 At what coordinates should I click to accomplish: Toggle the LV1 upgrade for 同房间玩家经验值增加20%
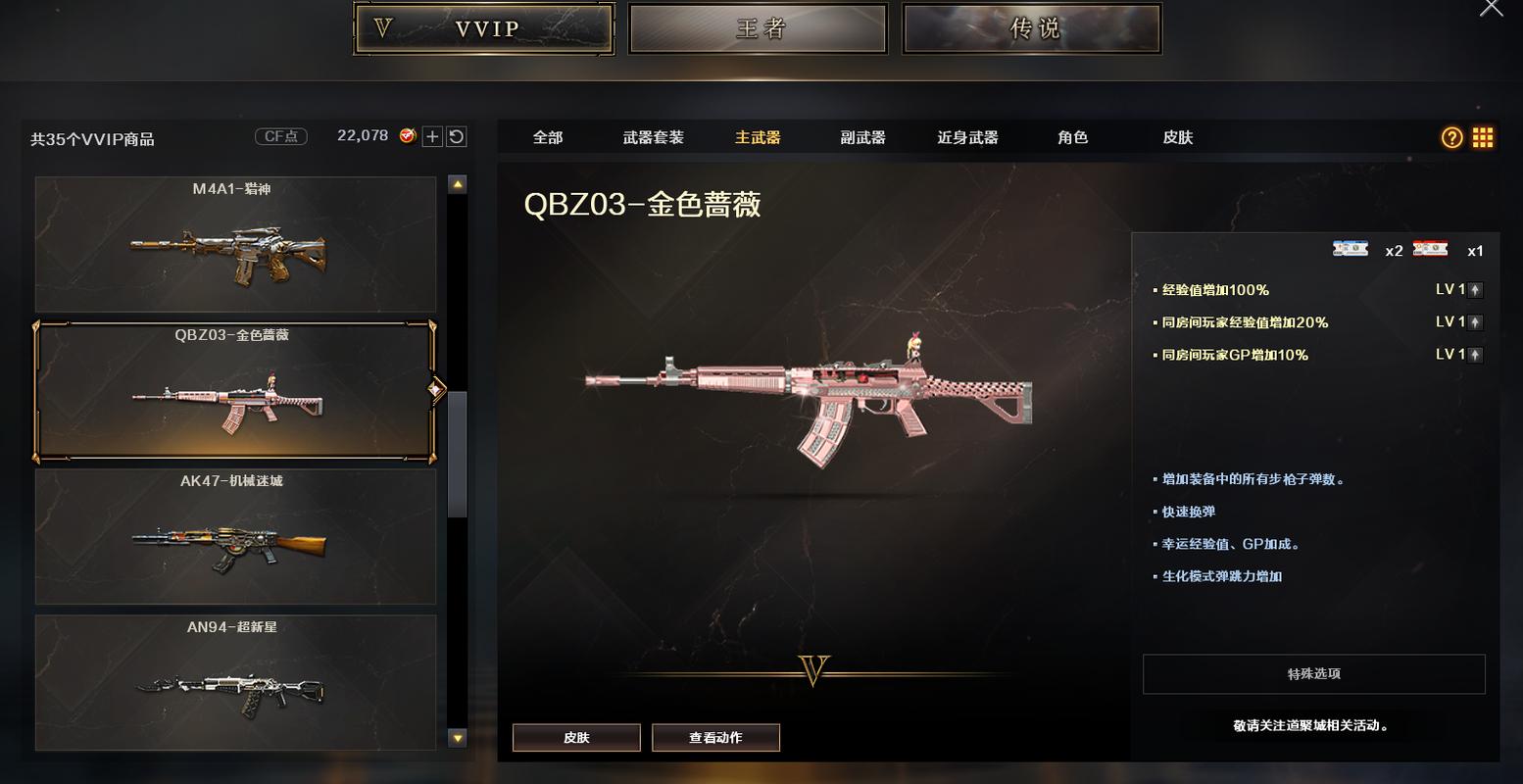coord(1473,321)
